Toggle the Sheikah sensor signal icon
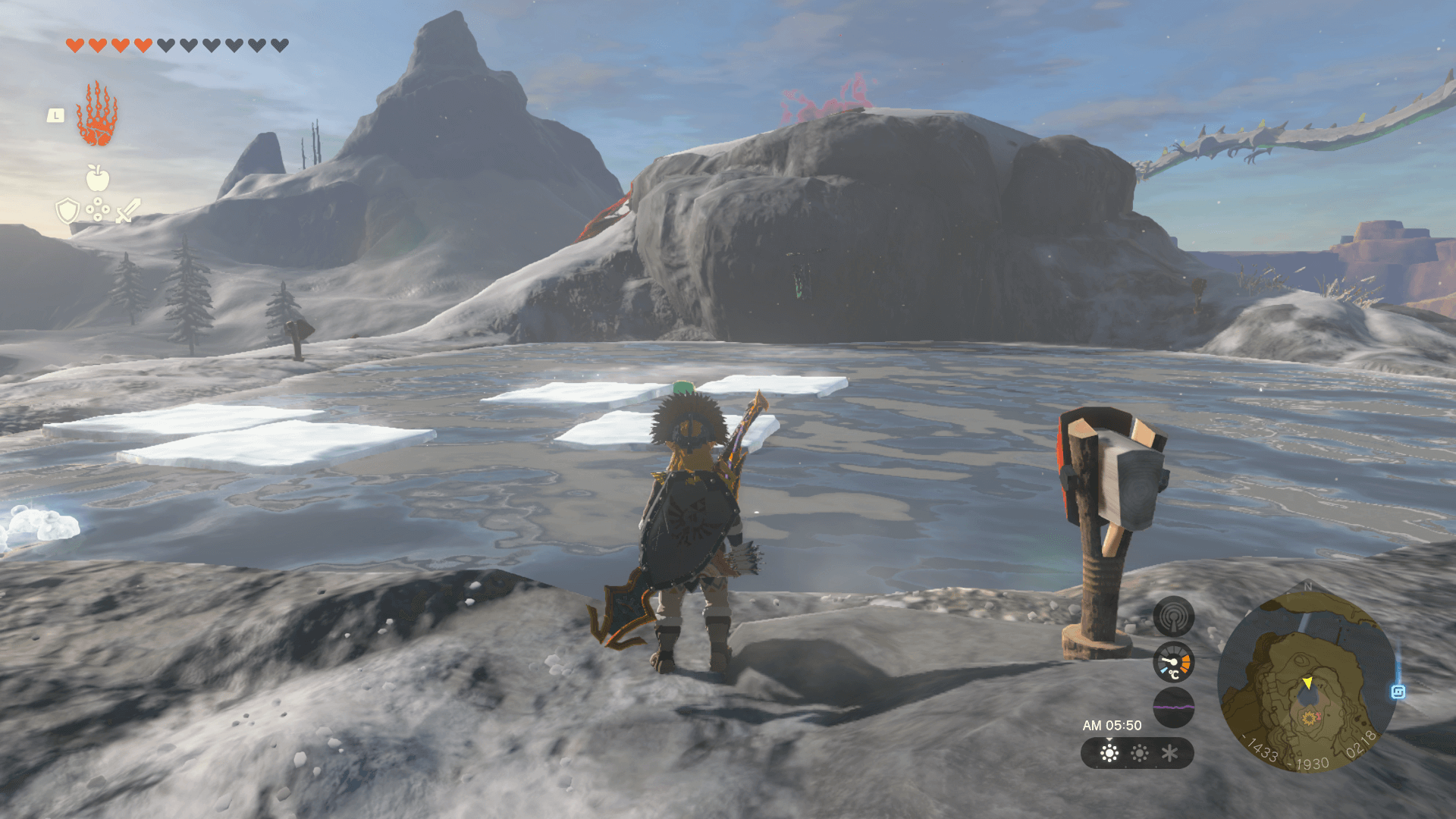The width and height of the screenshot is (1456, 819). pyautogui.click(x=1173, y=616)
